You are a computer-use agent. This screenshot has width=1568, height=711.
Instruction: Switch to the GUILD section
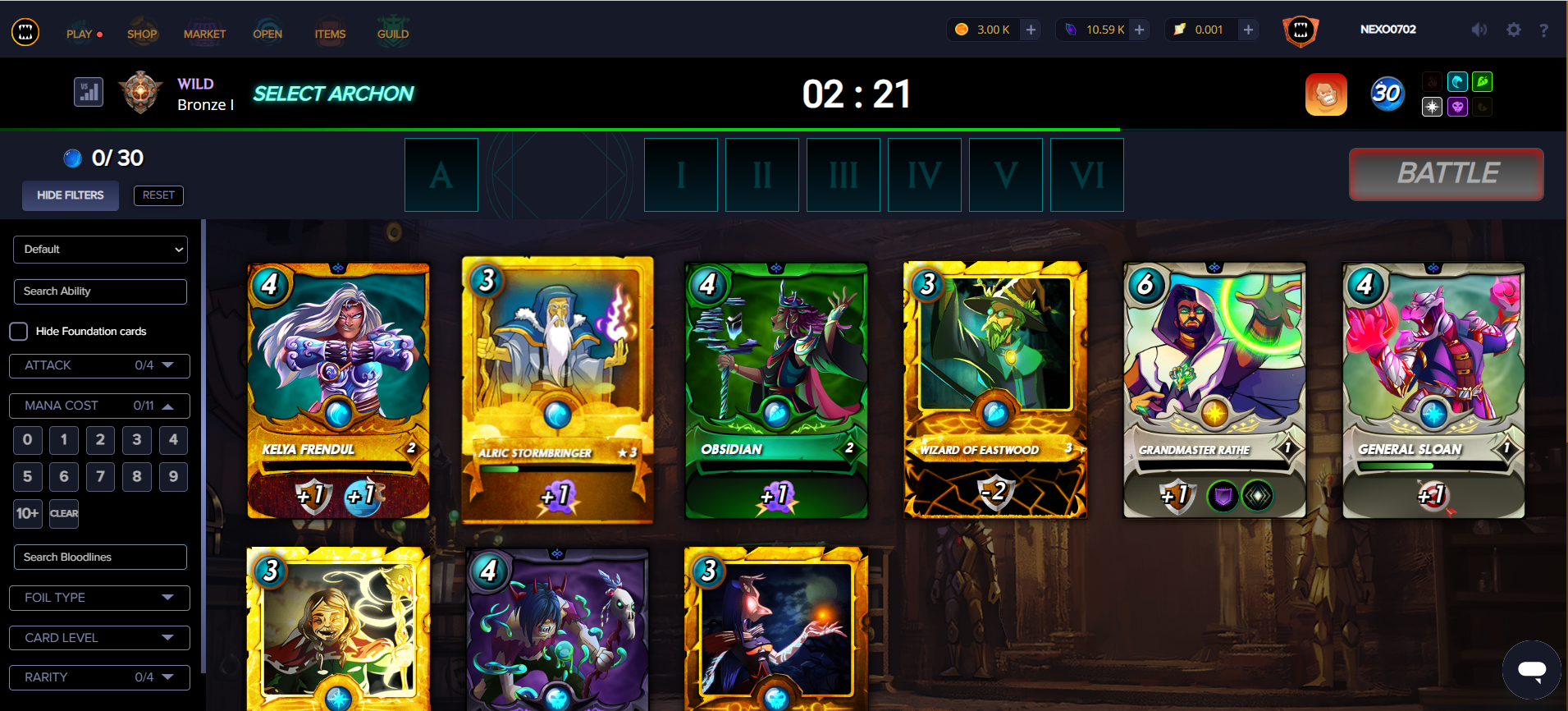tap(393, 33)
